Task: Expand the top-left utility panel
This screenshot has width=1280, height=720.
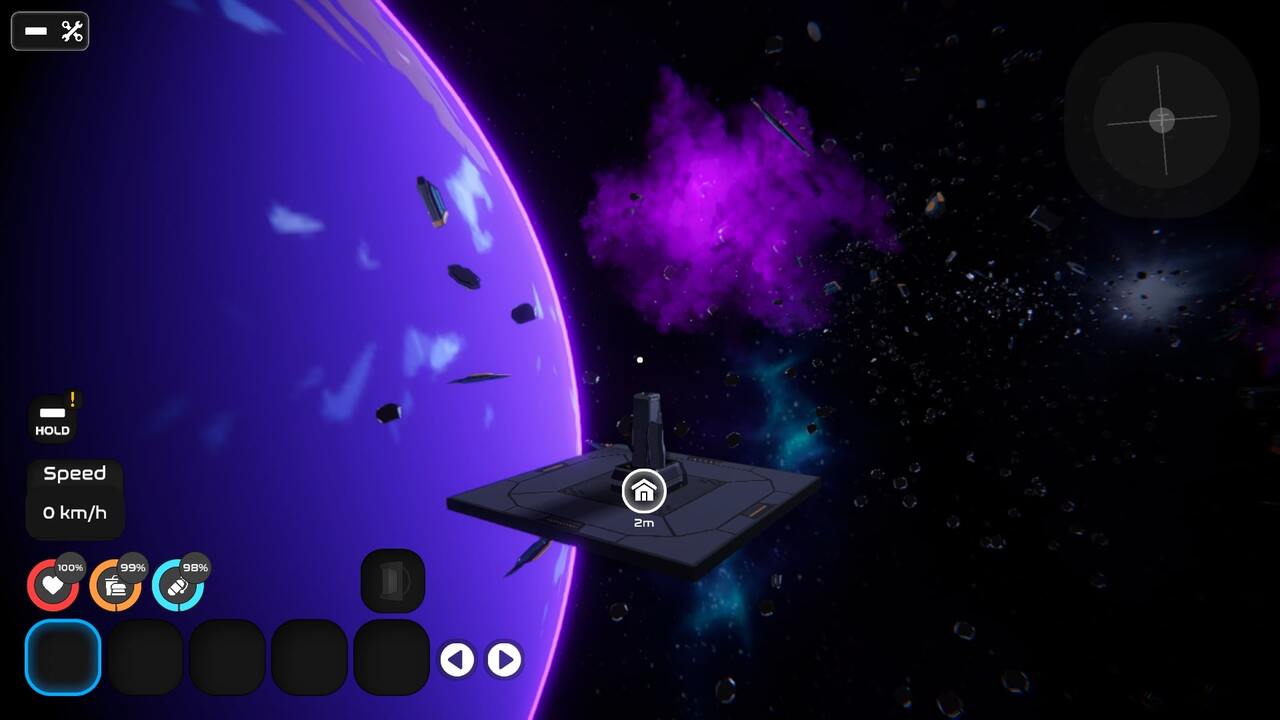Action: [x=50, y=31]
